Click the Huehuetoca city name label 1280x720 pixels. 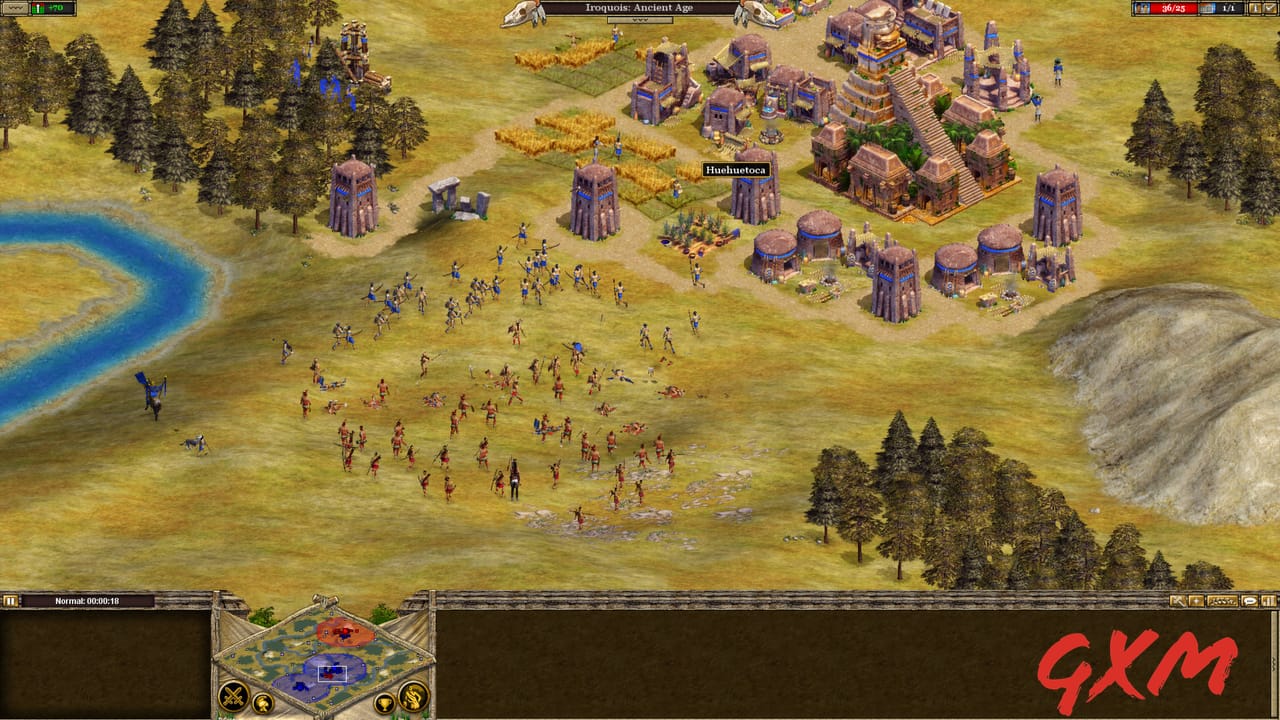pos(737,170)
